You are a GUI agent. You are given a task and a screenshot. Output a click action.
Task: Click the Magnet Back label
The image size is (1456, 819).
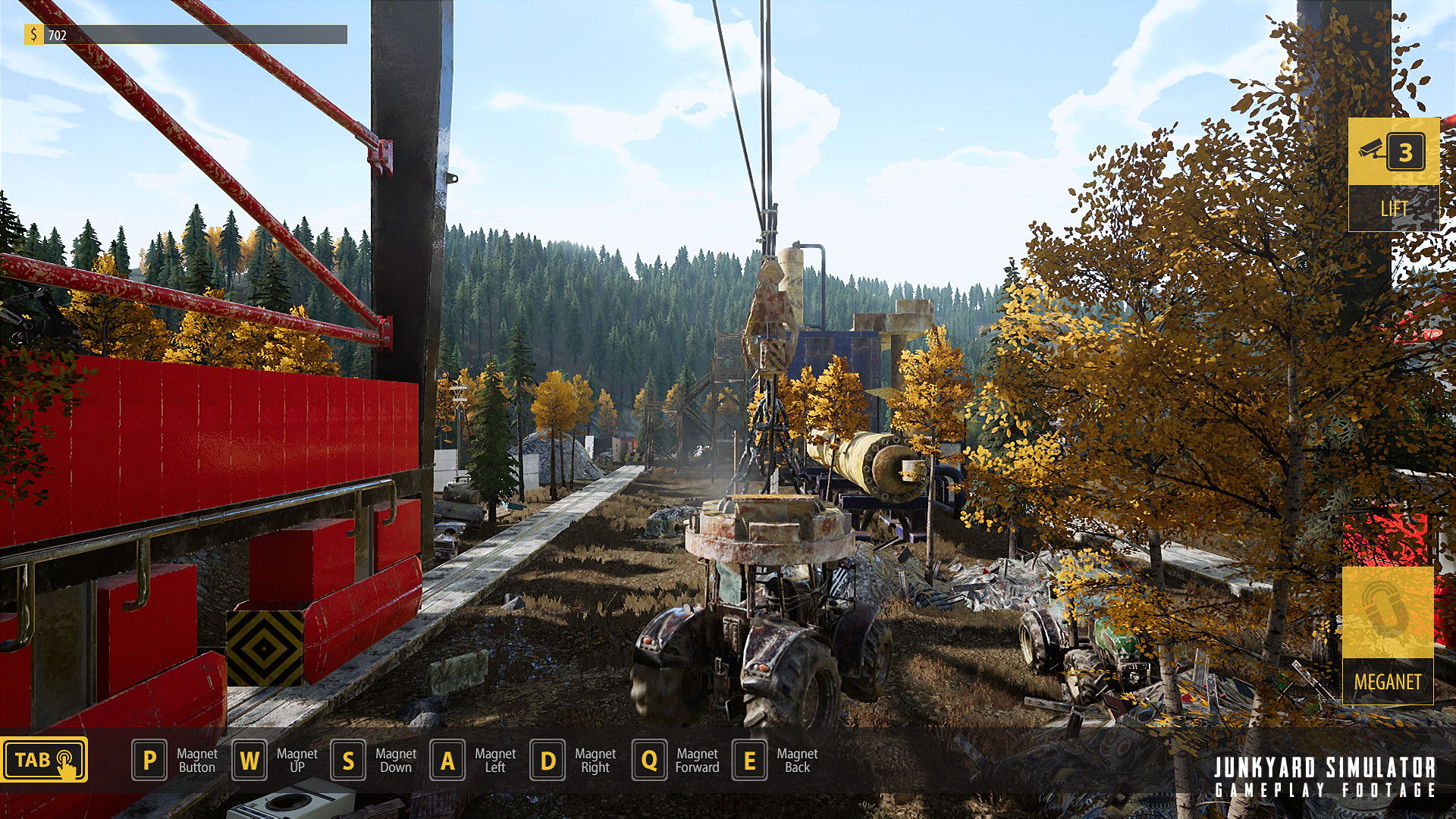(798, 761)
